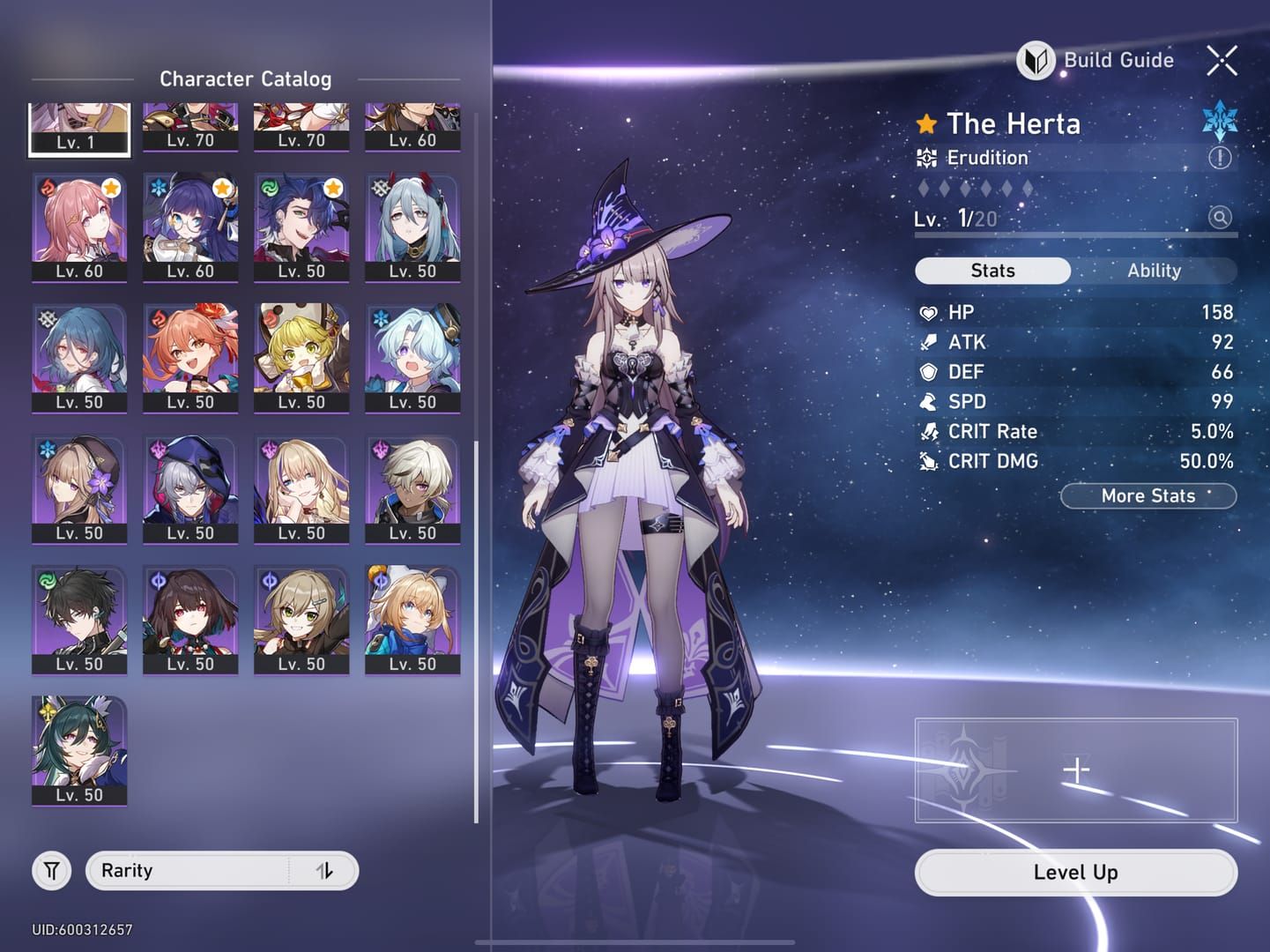Screen dimensions: 1270x952
Task: Open the filter funnel at bottom left
Action: click(50, 870)
